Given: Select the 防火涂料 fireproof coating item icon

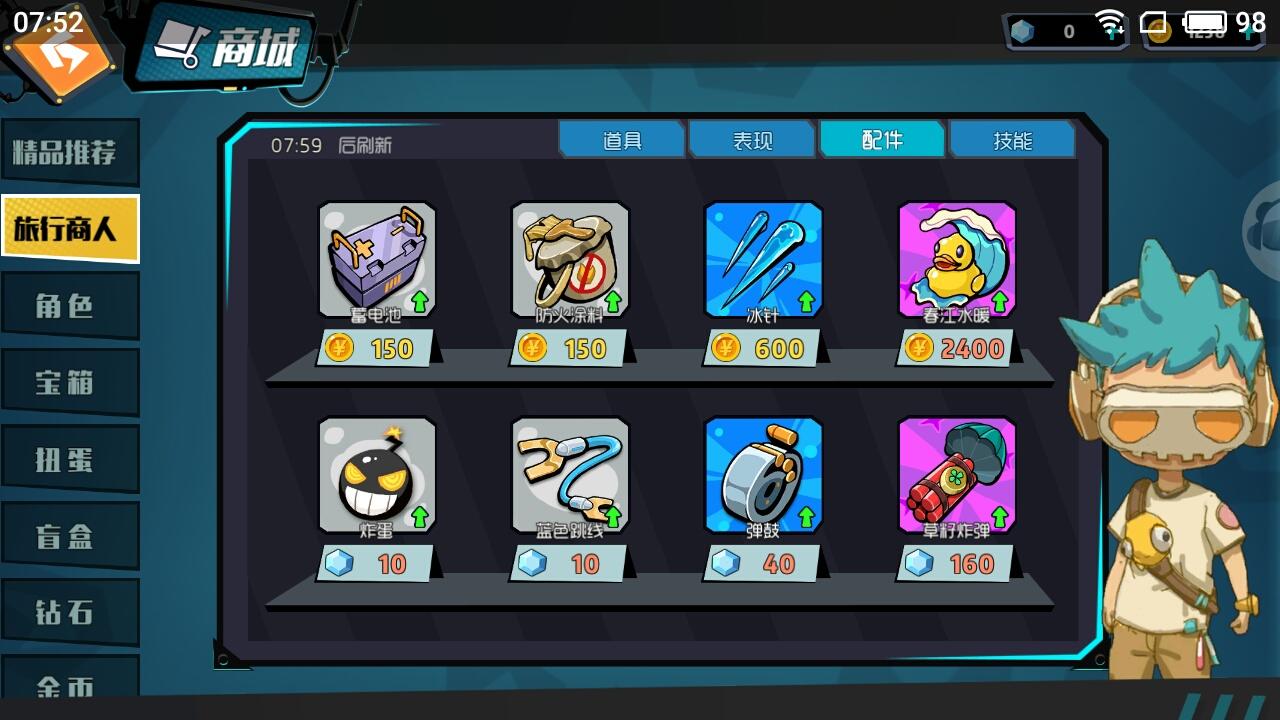Looking at the screenshot, I should coord(570,258).
